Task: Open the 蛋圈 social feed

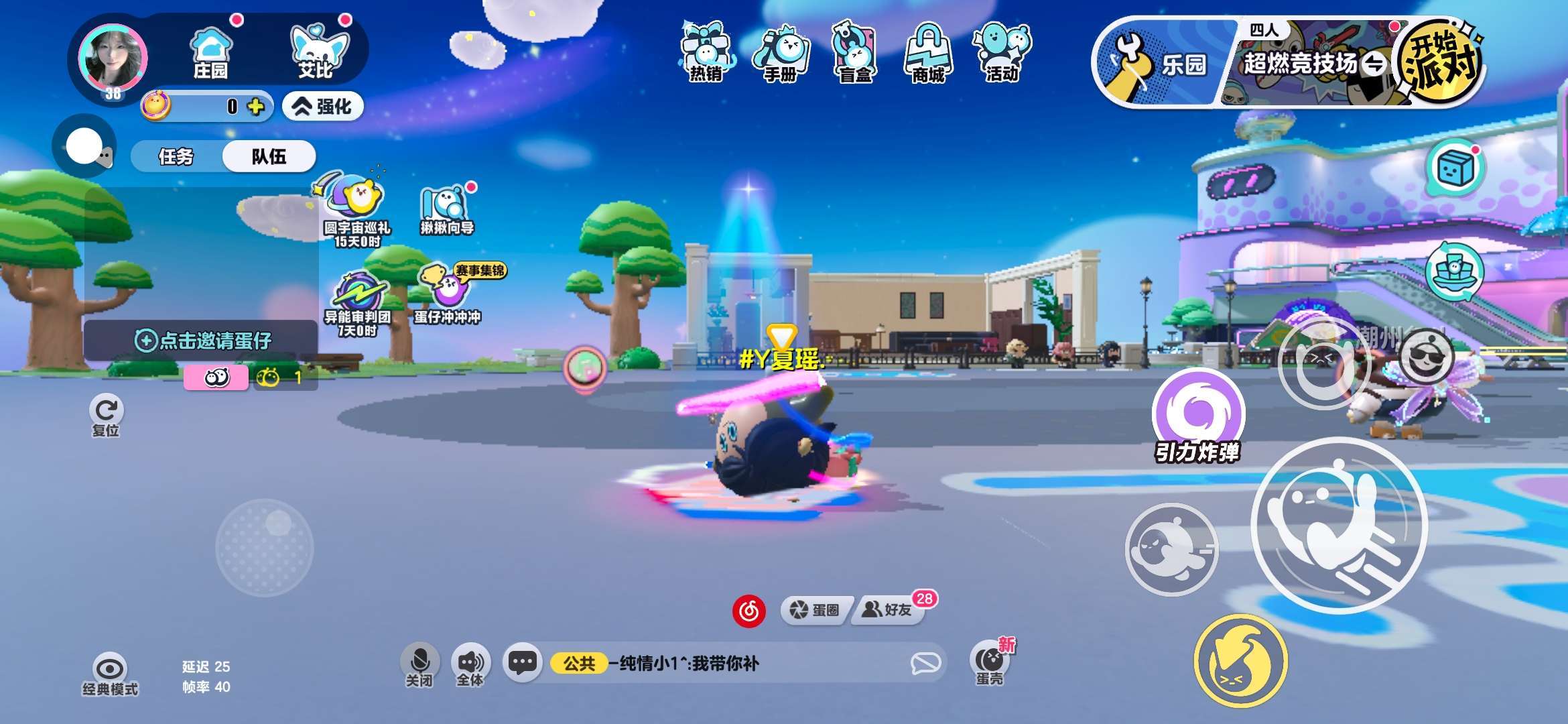Action: pyautogui.click(x=815, y=609)
